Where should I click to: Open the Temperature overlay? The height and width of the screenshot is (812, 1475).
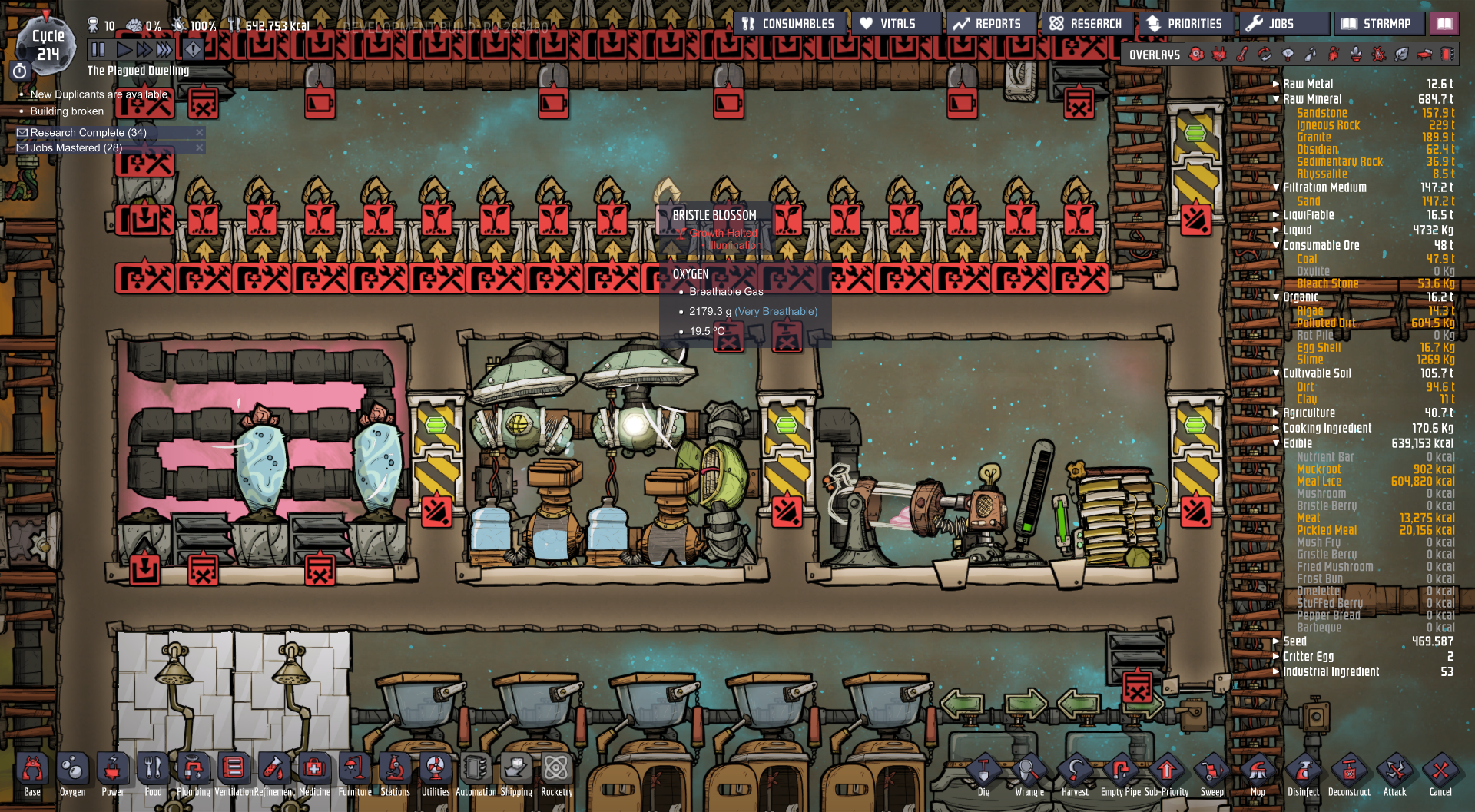(x=1242, y=55)
